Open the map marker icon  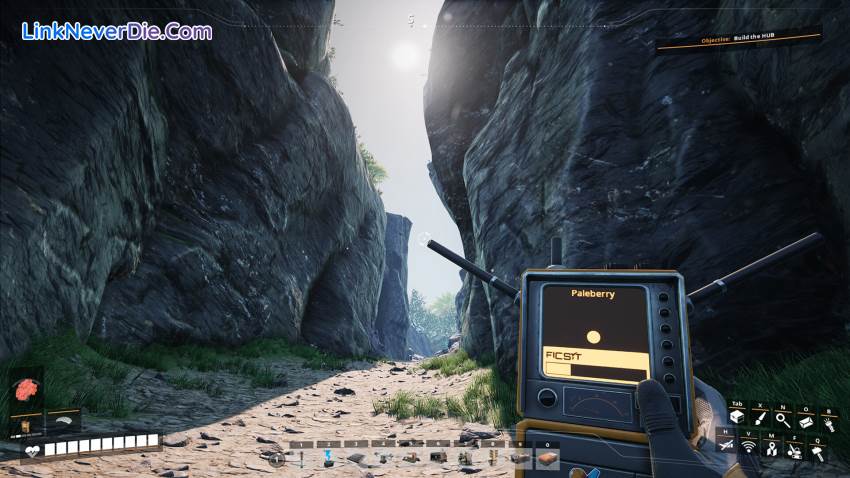771,448
